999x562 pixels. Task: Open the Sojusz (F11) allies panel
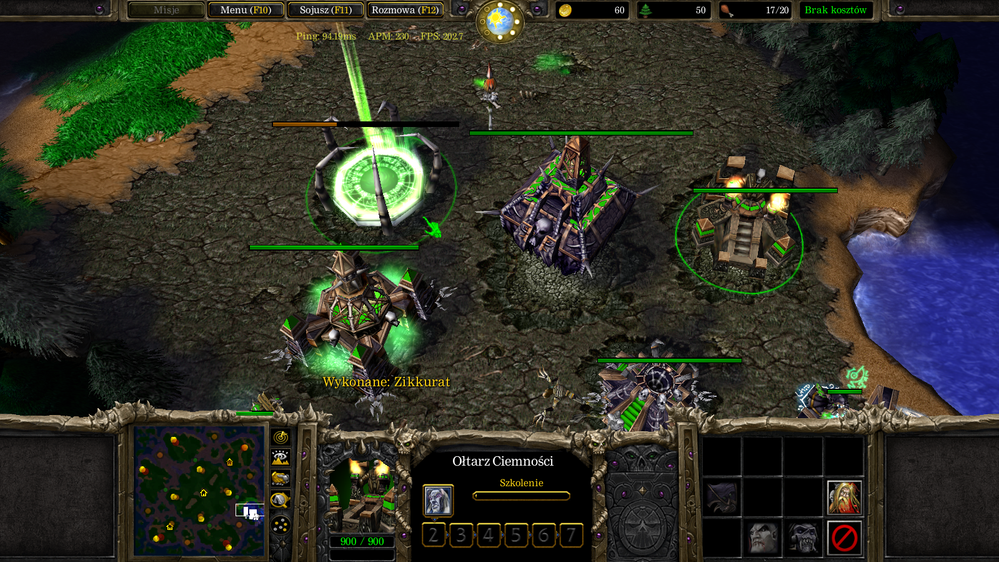[x=326, y=11]
